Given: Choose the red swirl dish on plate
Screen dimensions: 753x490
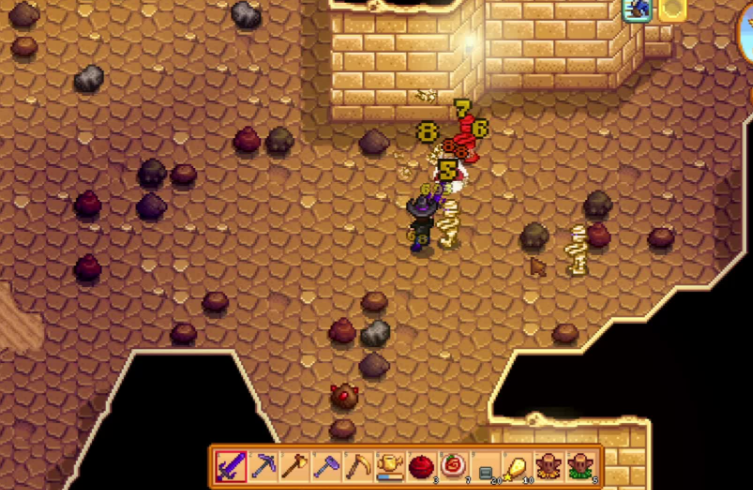Looking at the screenshot, I should pyautogui.click(x=452, y=466).
